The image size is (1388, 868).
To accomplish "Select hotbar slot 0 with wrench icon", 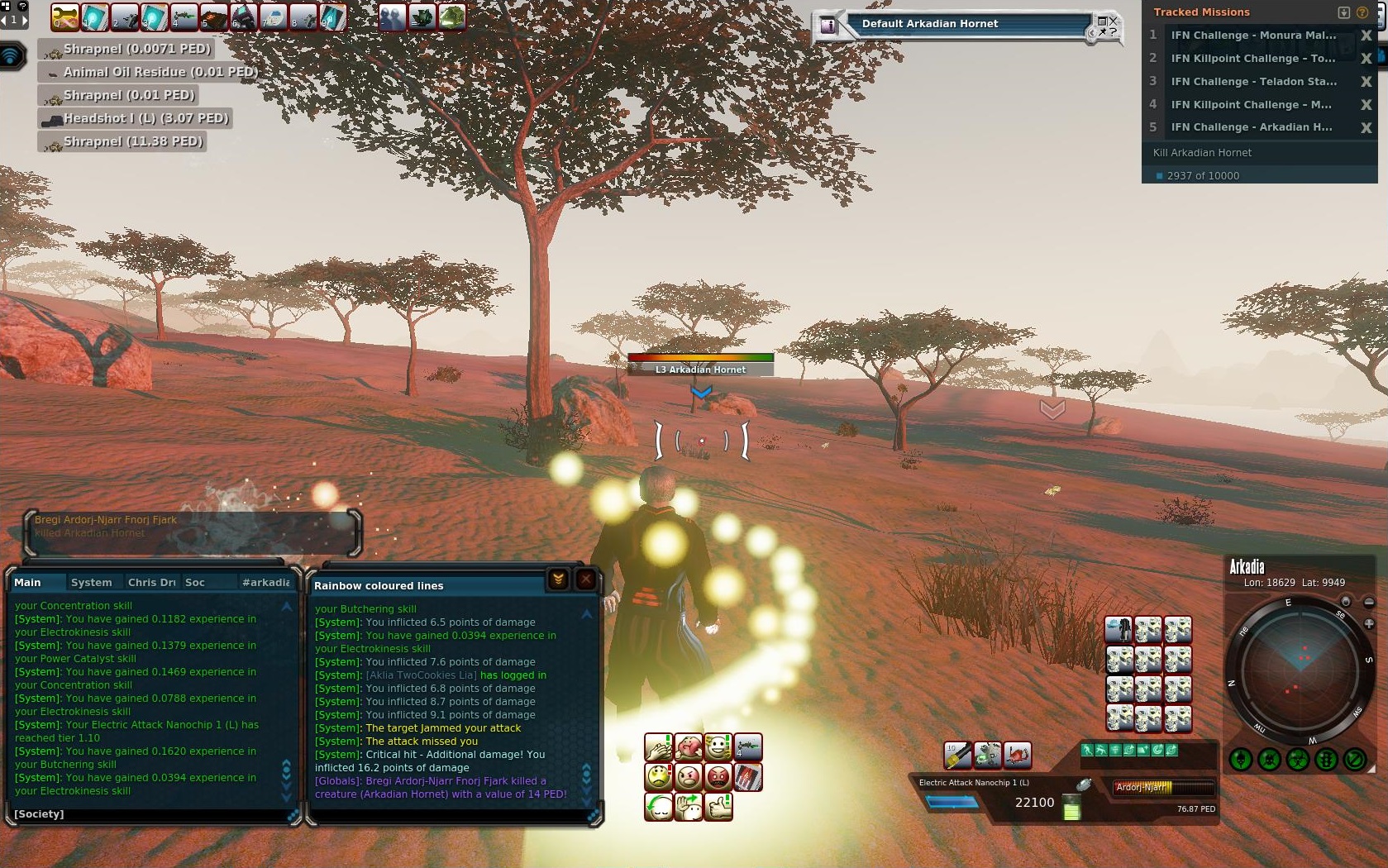I will pos(64,17).
